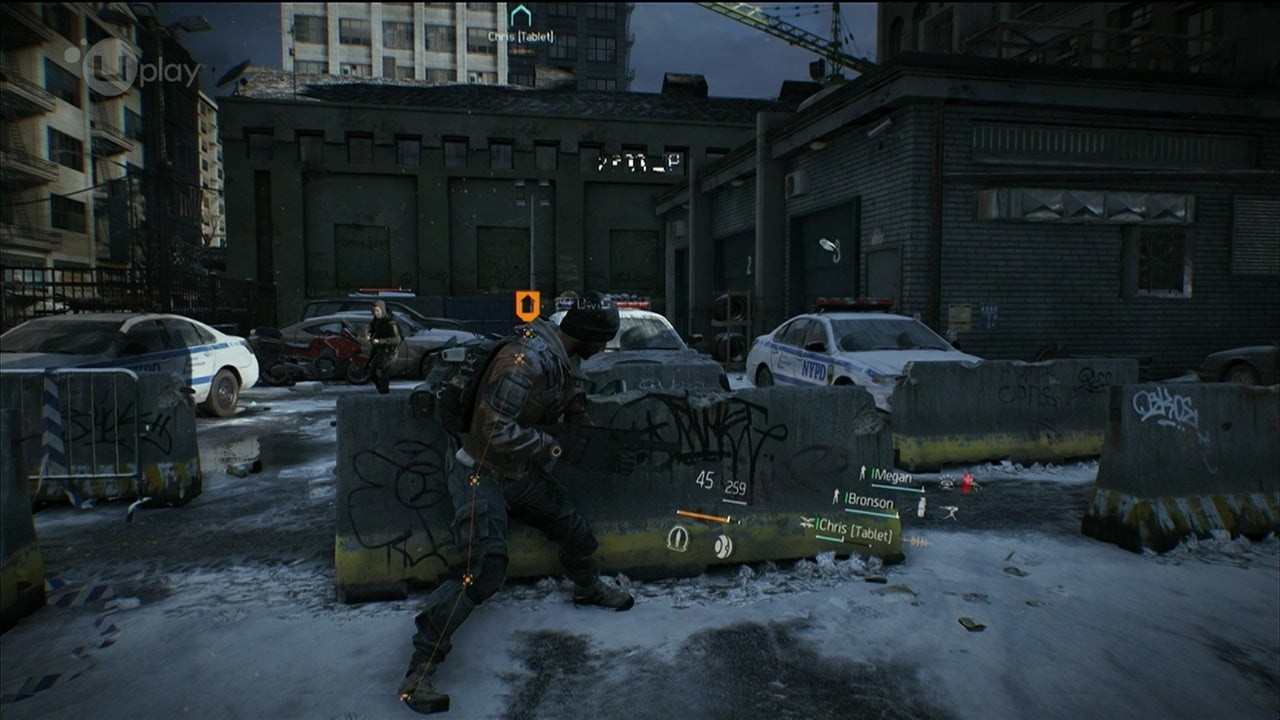Activate the round ball skill icon
This screenshot has height=720, width=1280.
point(722,545)
